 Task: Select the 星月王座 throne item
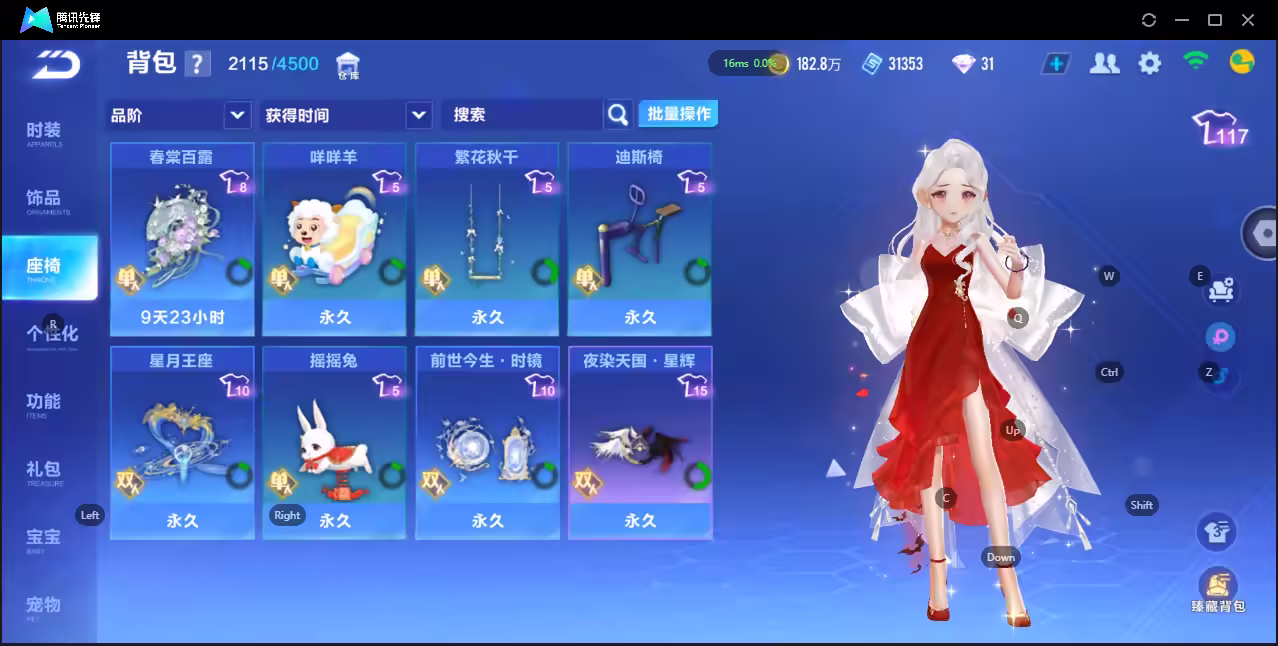[181, 442]
